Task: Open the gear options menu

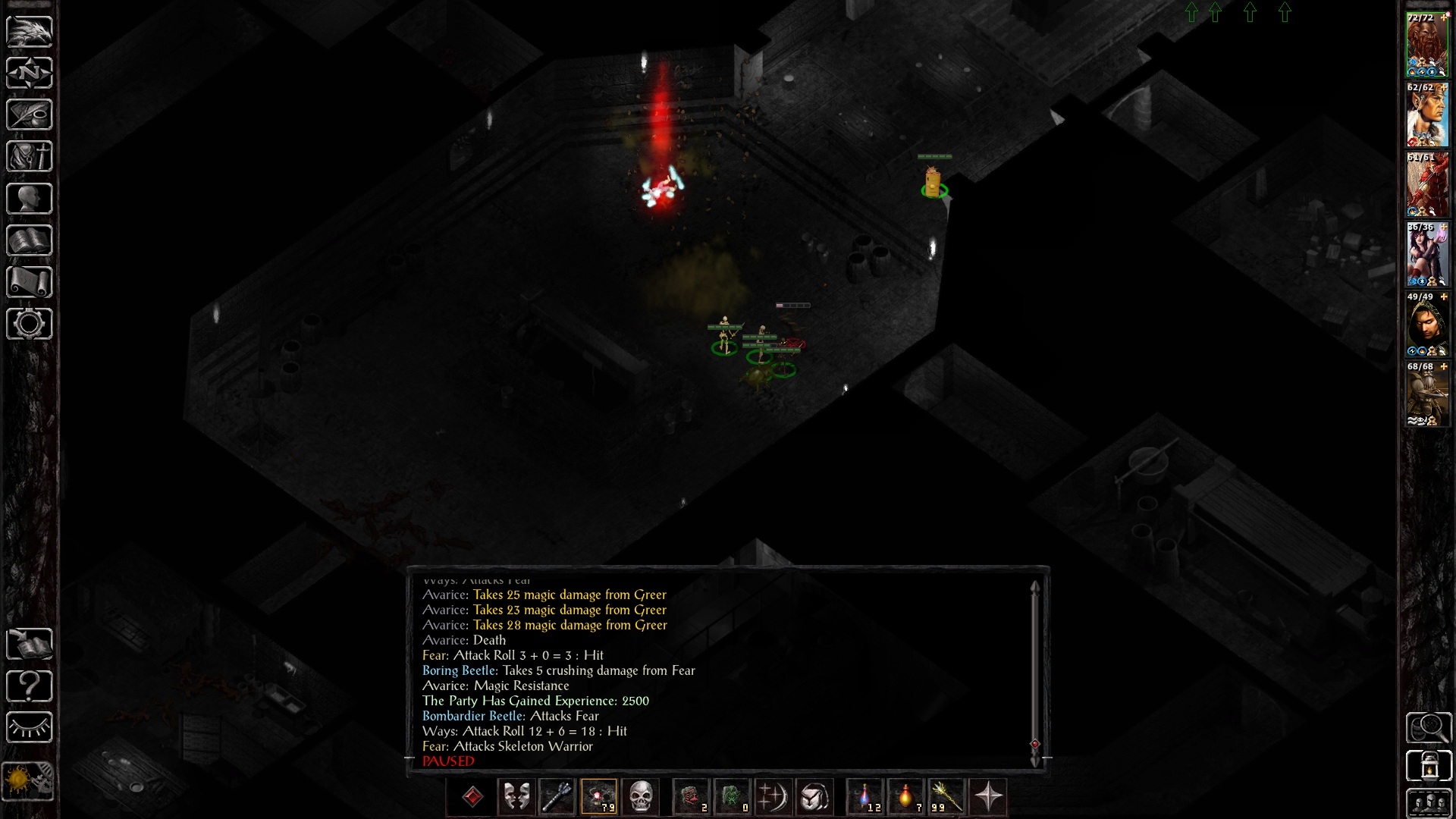Action: click(x=30, y=324)
